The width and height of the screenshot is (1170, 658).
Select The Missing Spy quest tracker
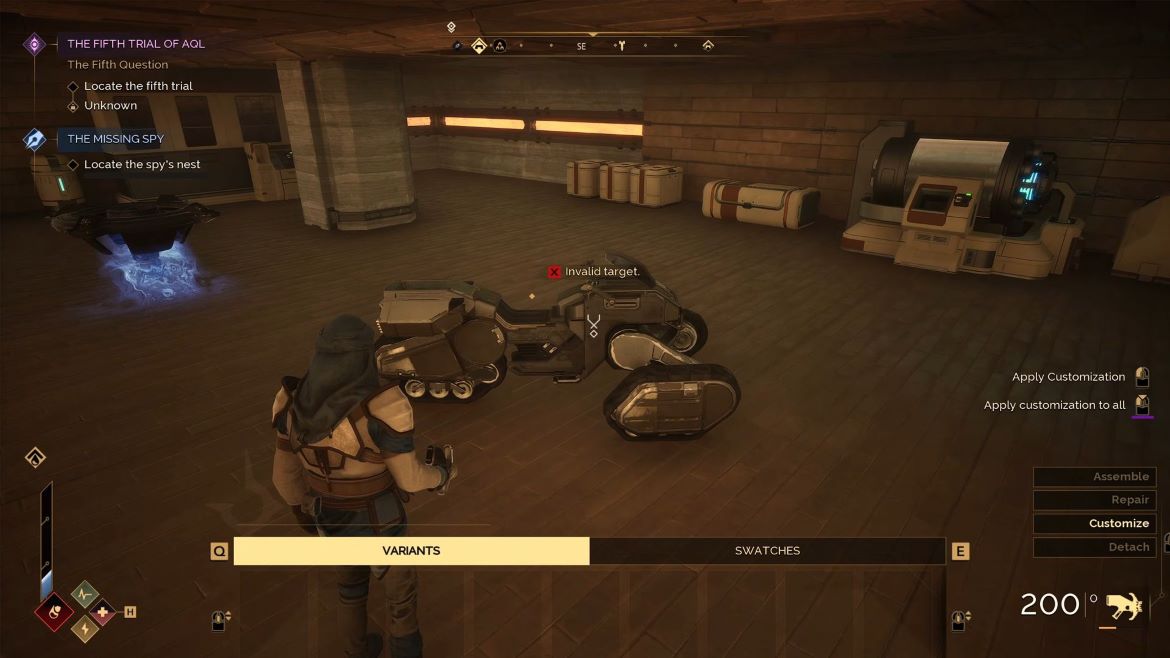click(115, 139)
